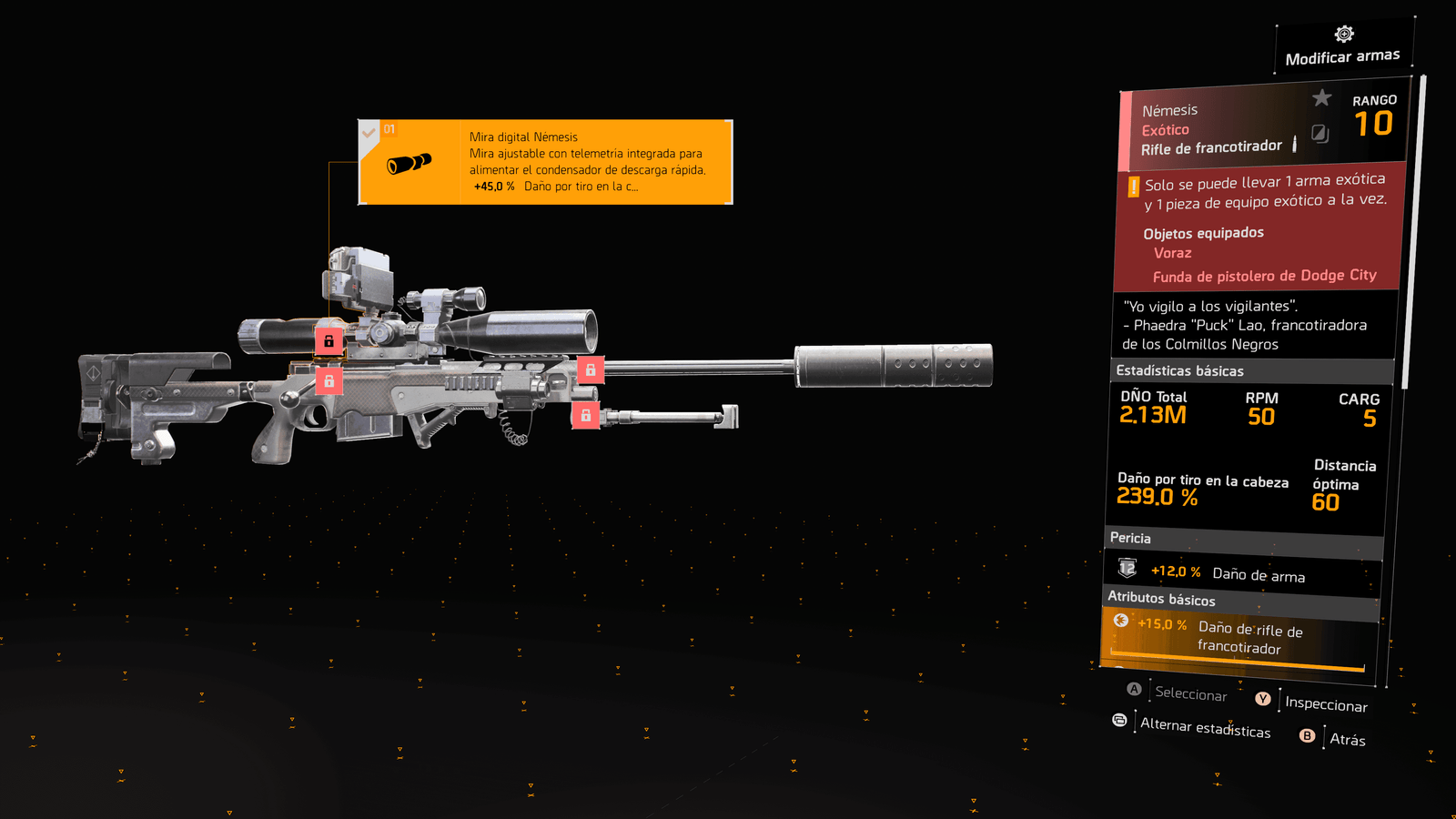
Task: Click the Pericia weapon damage row
Action: [1242, 573]
